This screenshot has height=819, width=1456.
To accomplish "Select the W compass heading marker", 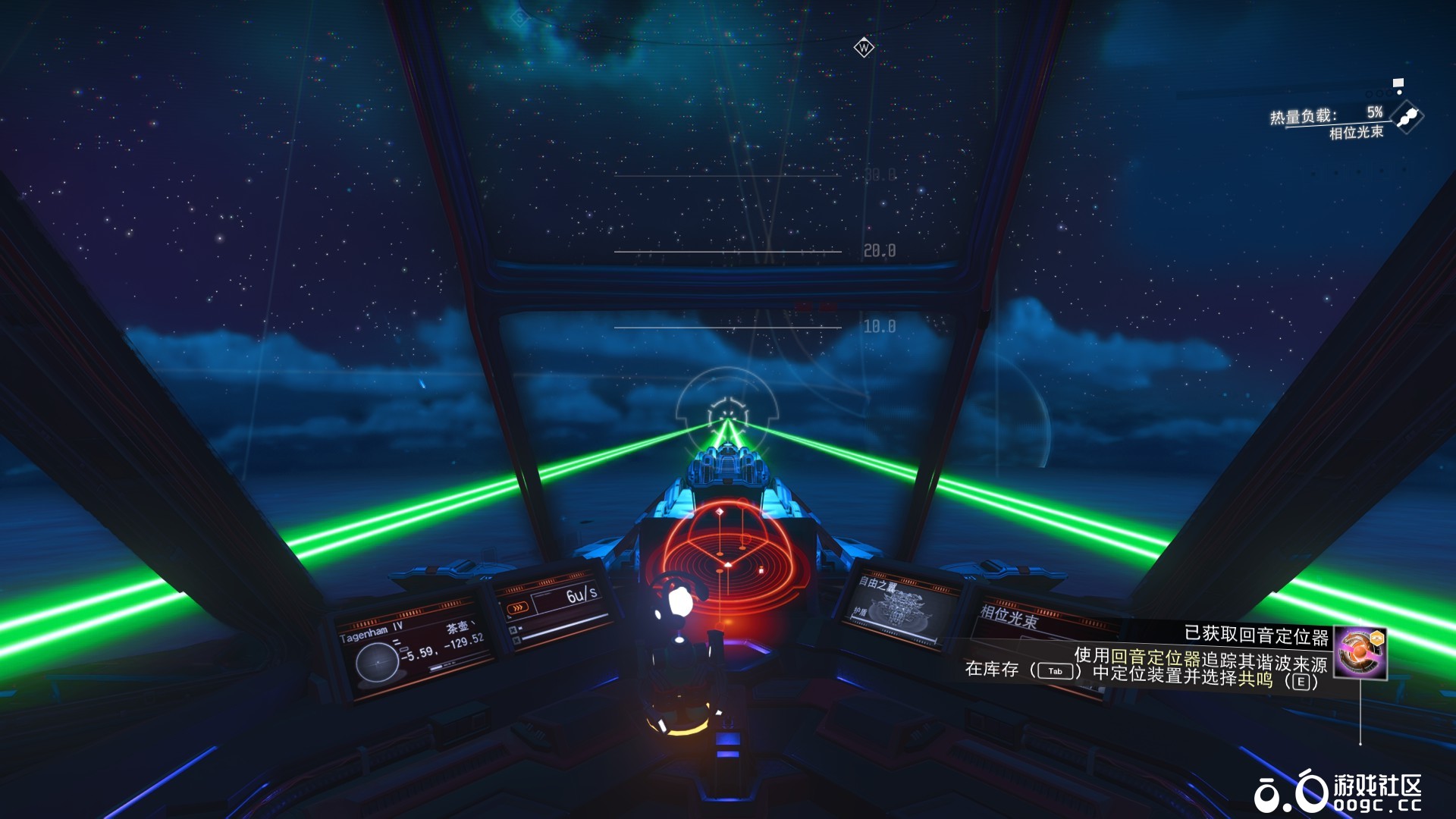I will tap(864, 48).
